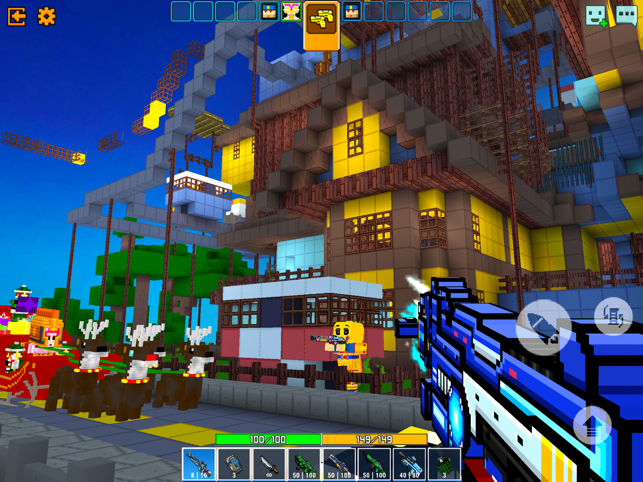The image size is (643, 482).
Task: Equip the knife from the hotbar
Action: (269, 464)
